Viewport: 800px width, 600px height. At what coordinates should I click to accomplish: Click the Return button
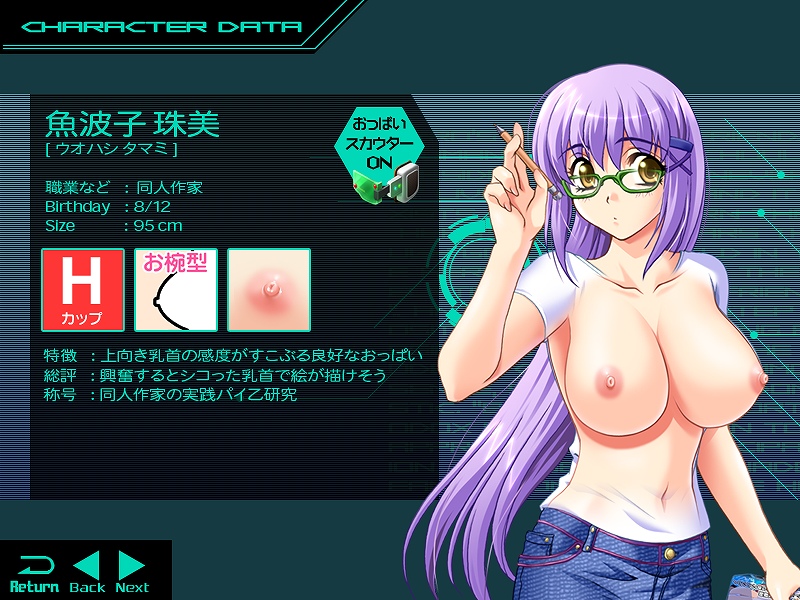coord(34,572)
